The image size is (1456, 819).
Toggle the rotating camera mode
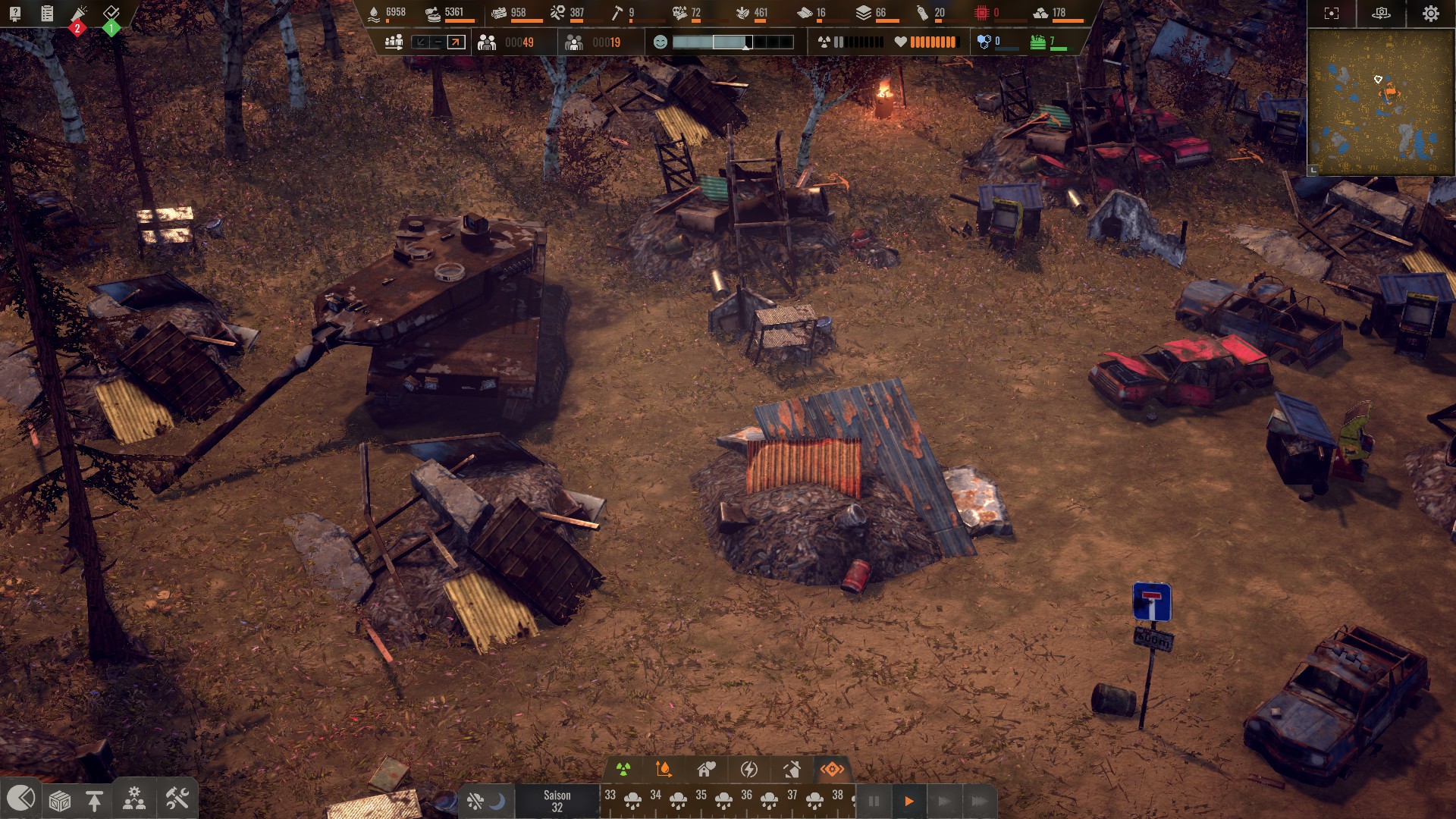click(1381, 14)
